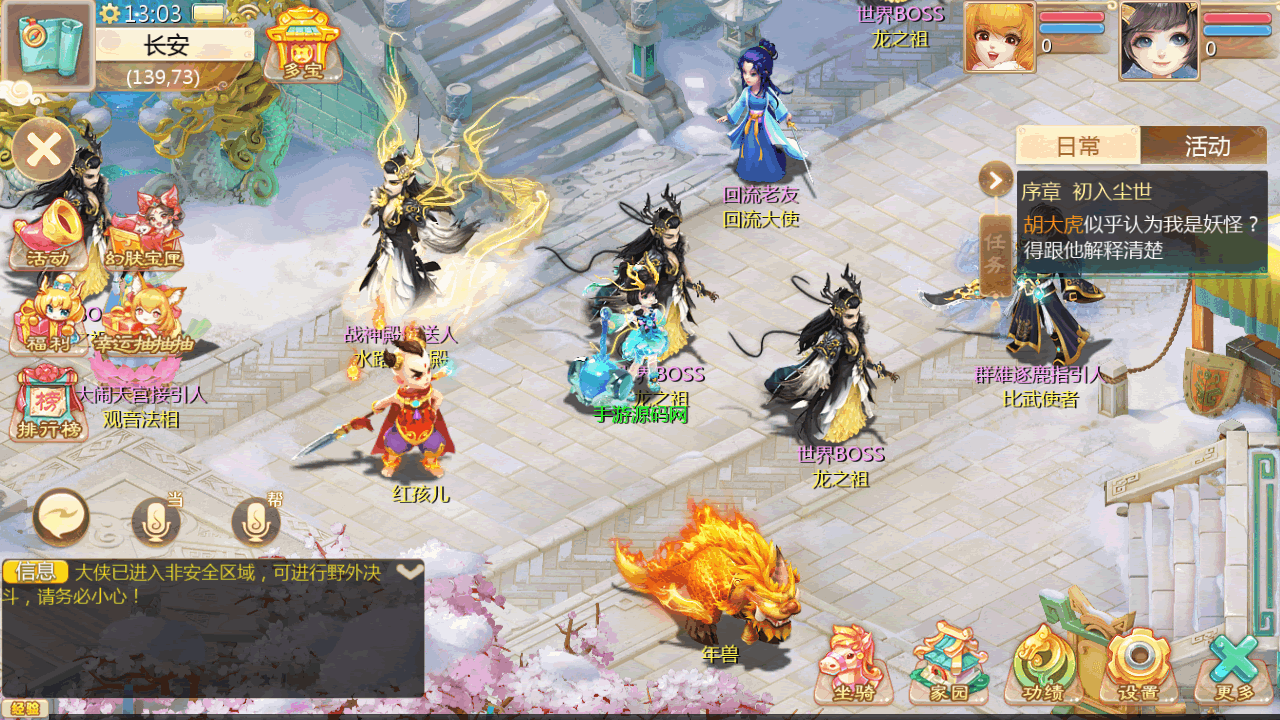Open the round chat bubble button

tap(61, 518)
